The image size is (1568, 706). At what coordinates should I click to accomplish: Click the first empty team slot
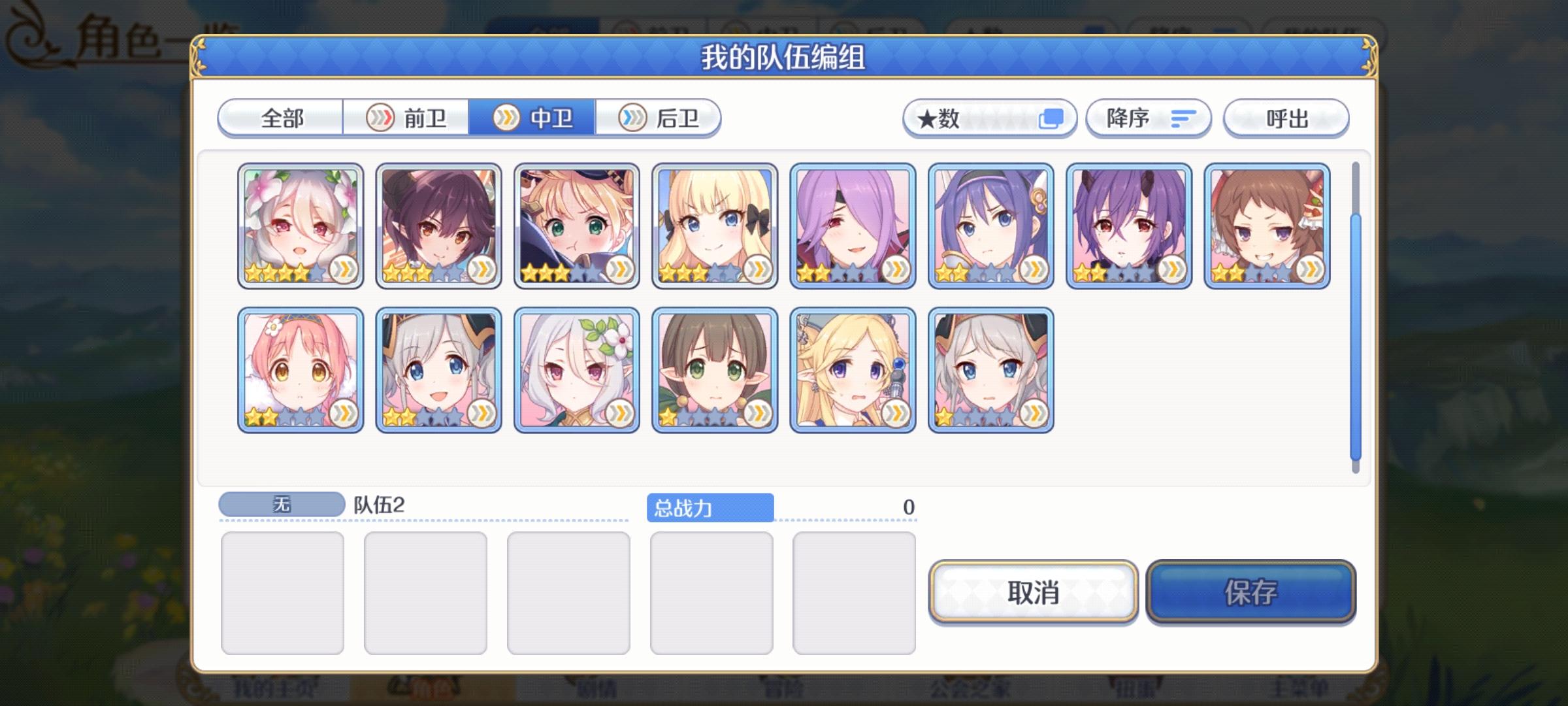(x=284, y=588)
